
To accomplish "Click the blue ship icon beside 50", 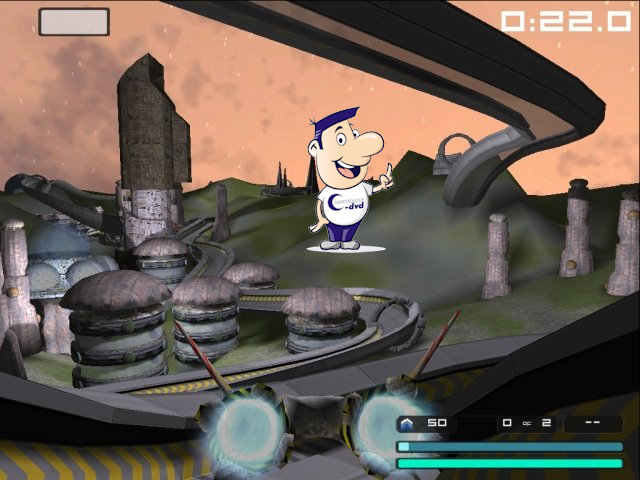I will point(407,423).
